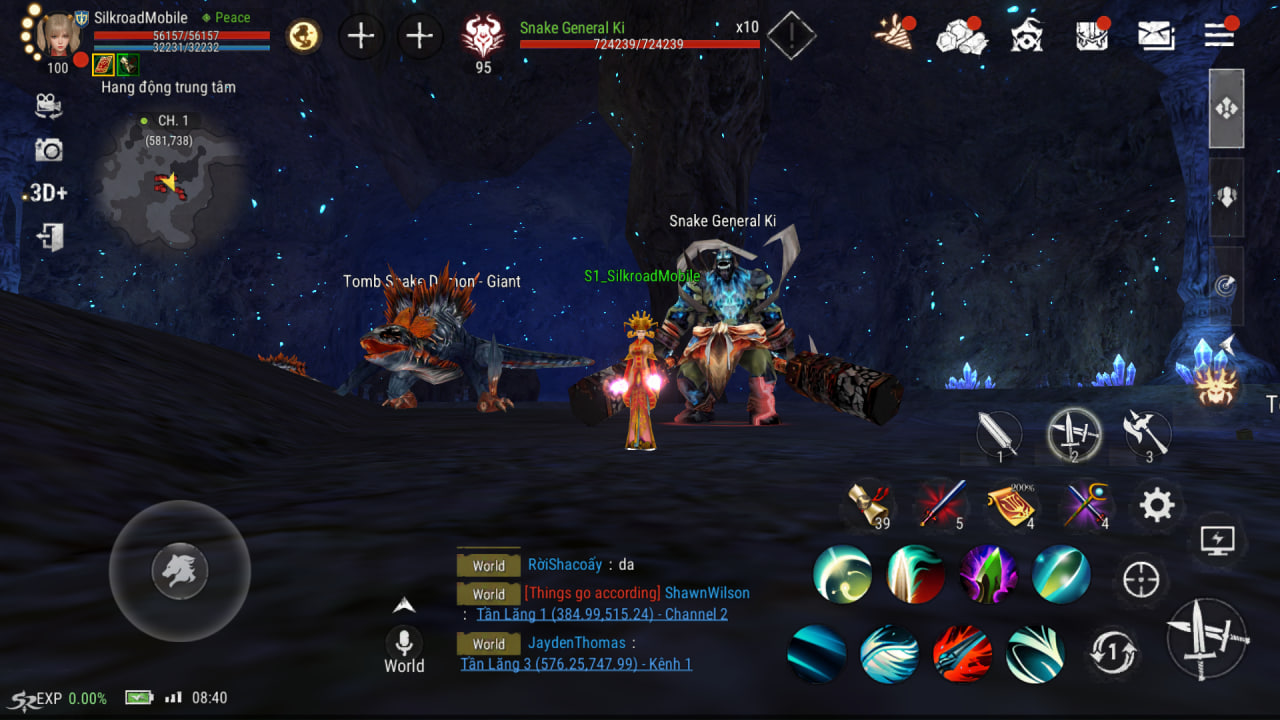This screenshot has width=1280, height=720.
Task: Switch to weapon slot 3 axe
Action: click(x=1146, y=434)
